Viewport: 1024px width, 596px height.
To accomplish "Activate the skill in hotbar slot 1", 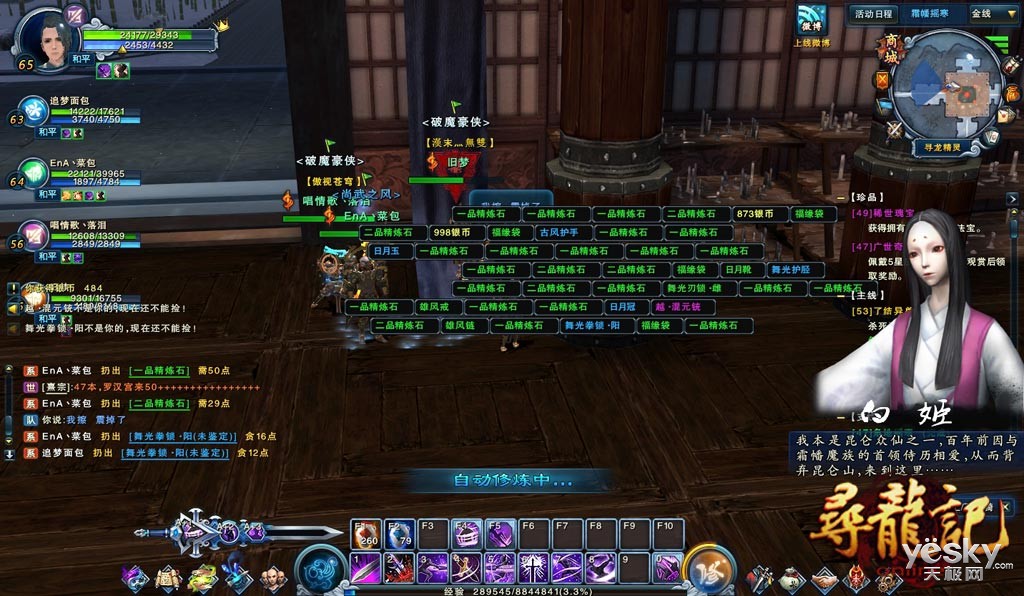I will pyautogui.click(x=366, y=568).
